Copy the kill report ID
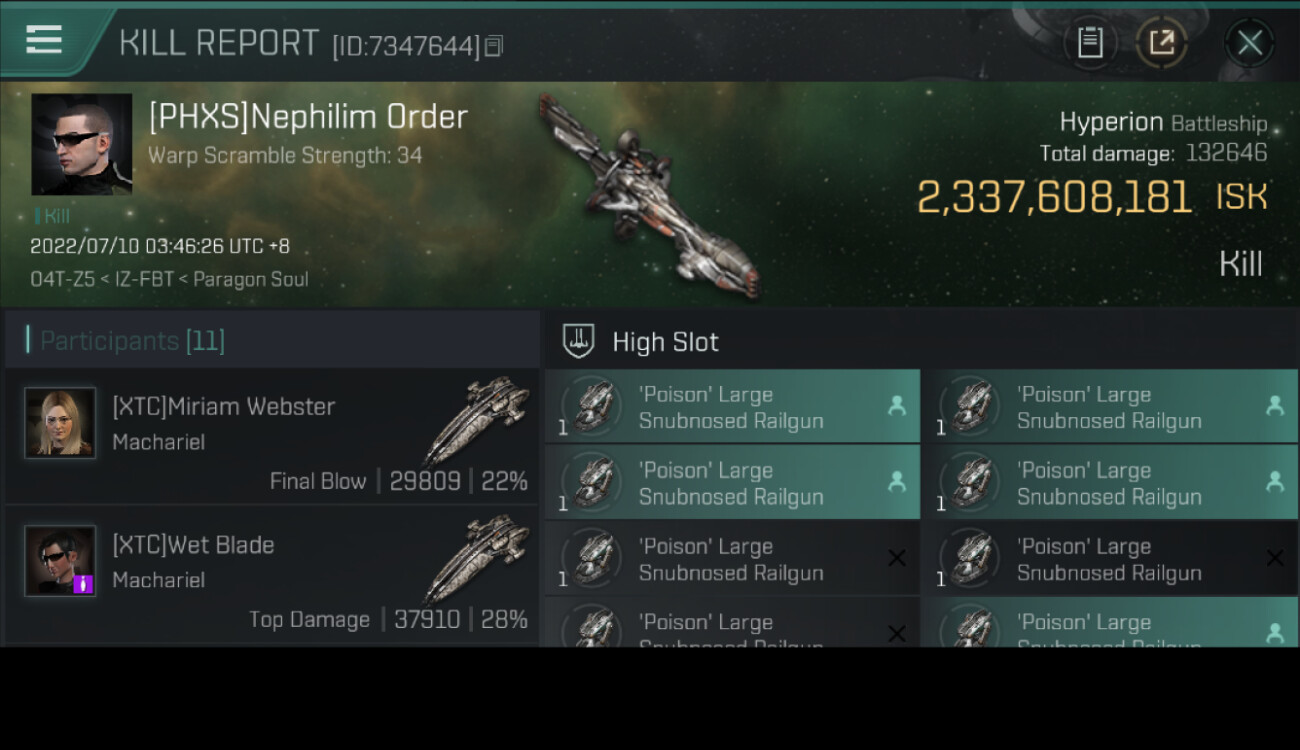 pos(495,46)
